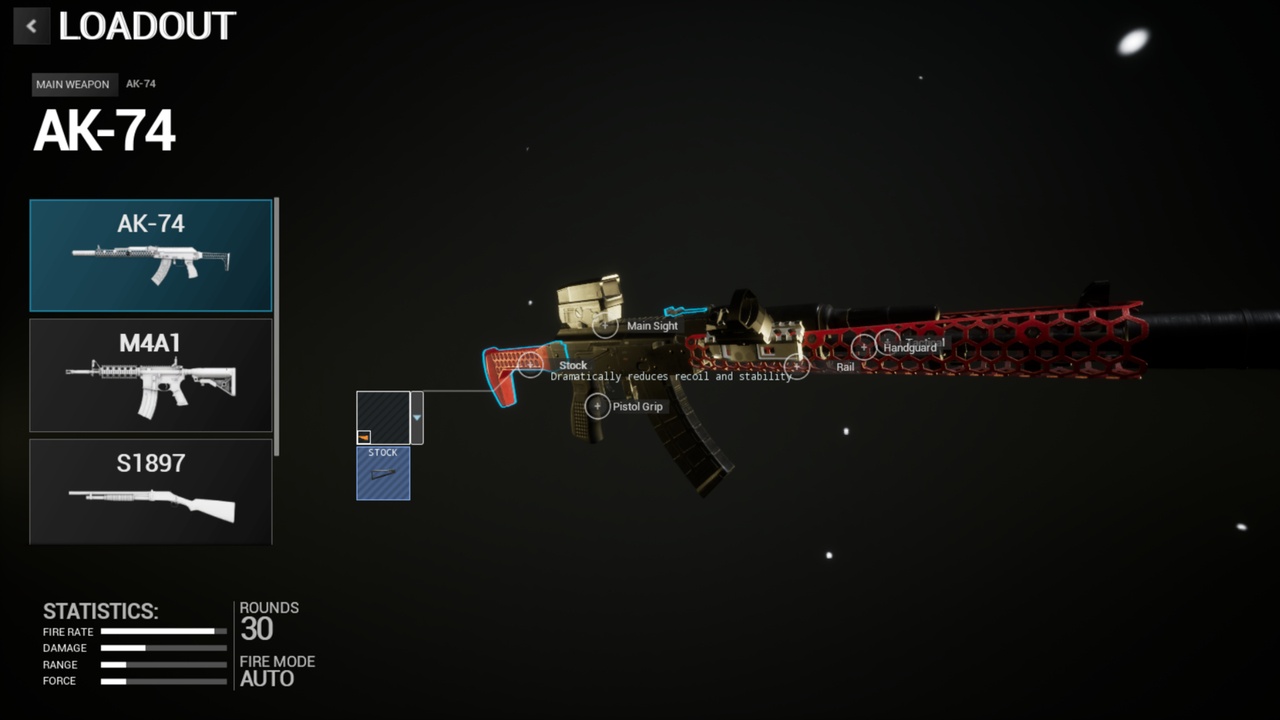Image resolution: width=1280 pixels, height=720 pixels.
Task: Click the orange rarity marker on the stock slot
Action: [x=363, y=436]
